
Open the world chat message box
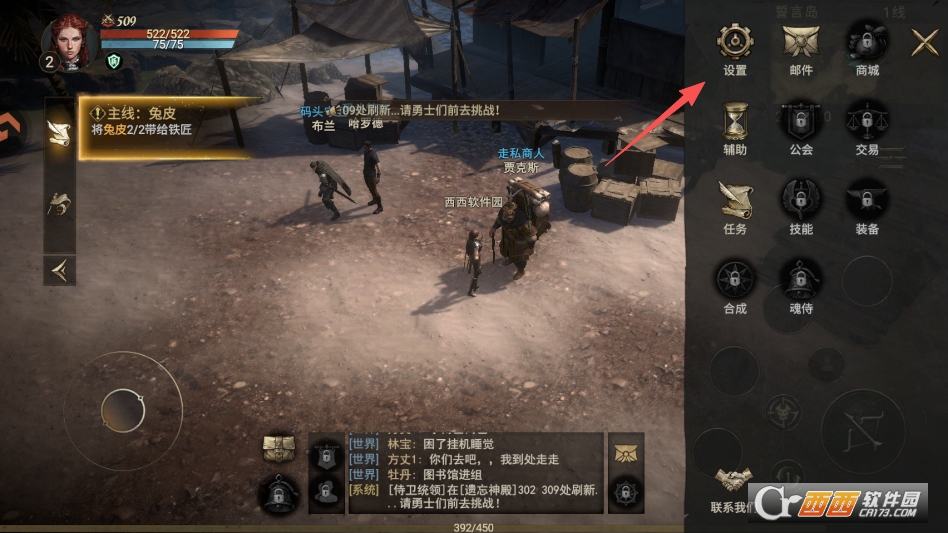(x=474, y=472)
